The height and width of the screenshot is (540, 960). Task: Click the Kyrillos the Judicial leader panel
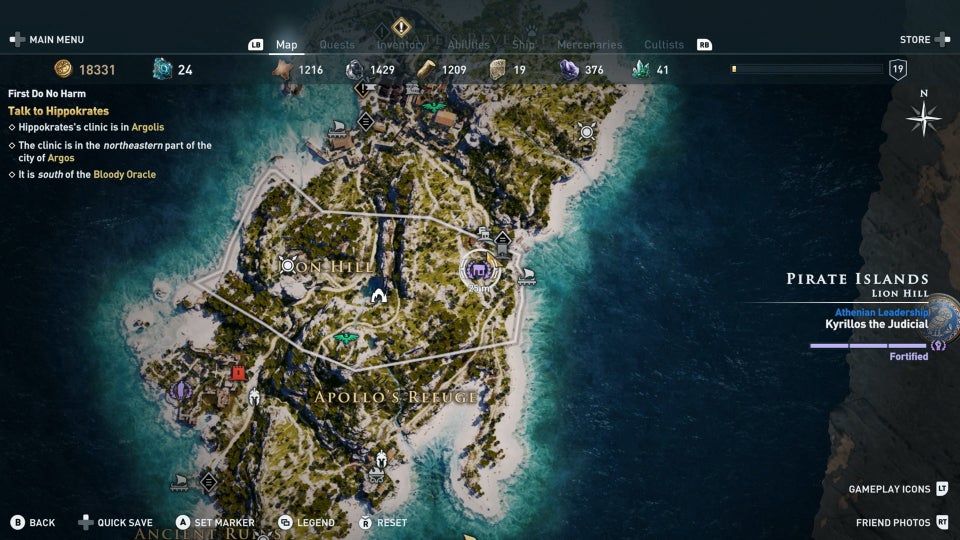point(877,324)
